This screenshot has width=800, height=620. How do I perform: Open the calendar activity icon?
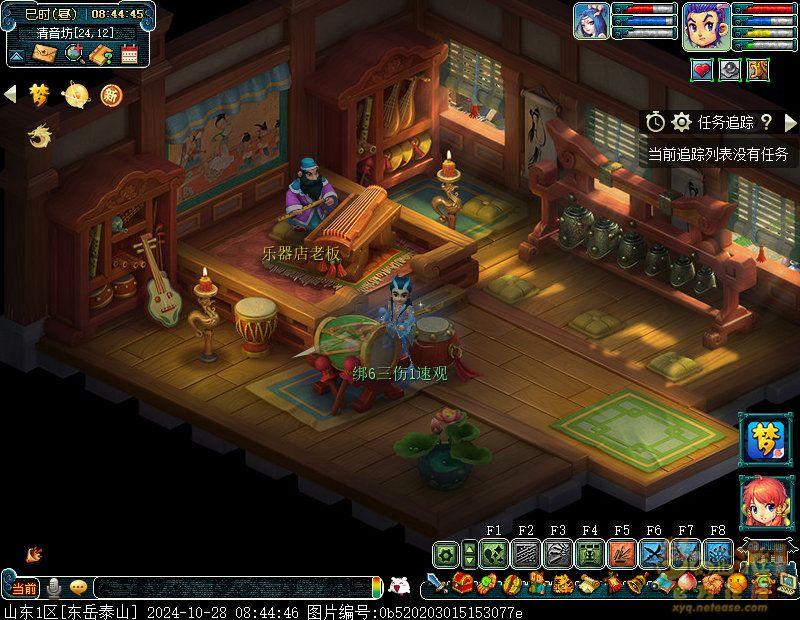coord(129,54)
